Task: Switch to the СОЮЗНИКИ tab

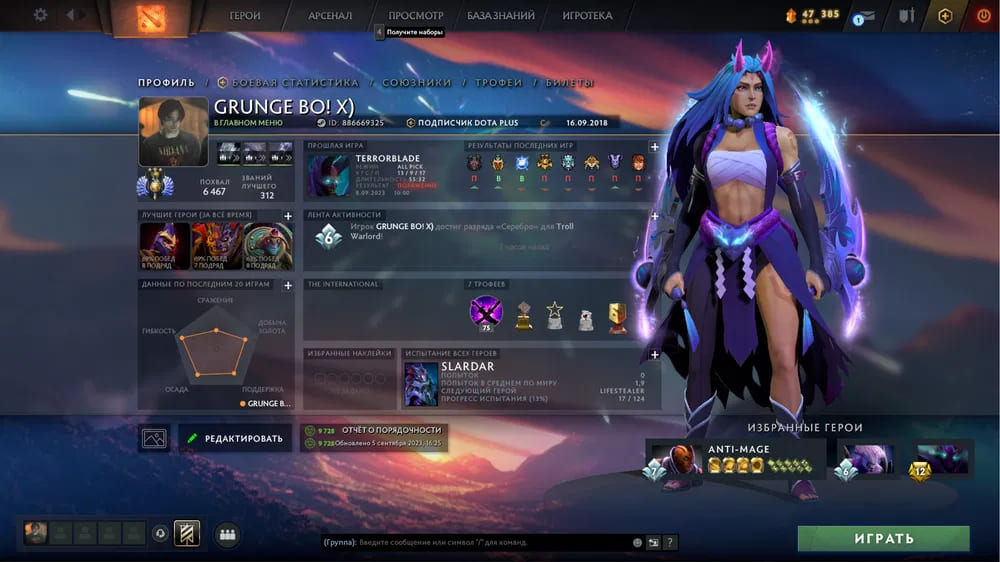Action: point(416,83)
